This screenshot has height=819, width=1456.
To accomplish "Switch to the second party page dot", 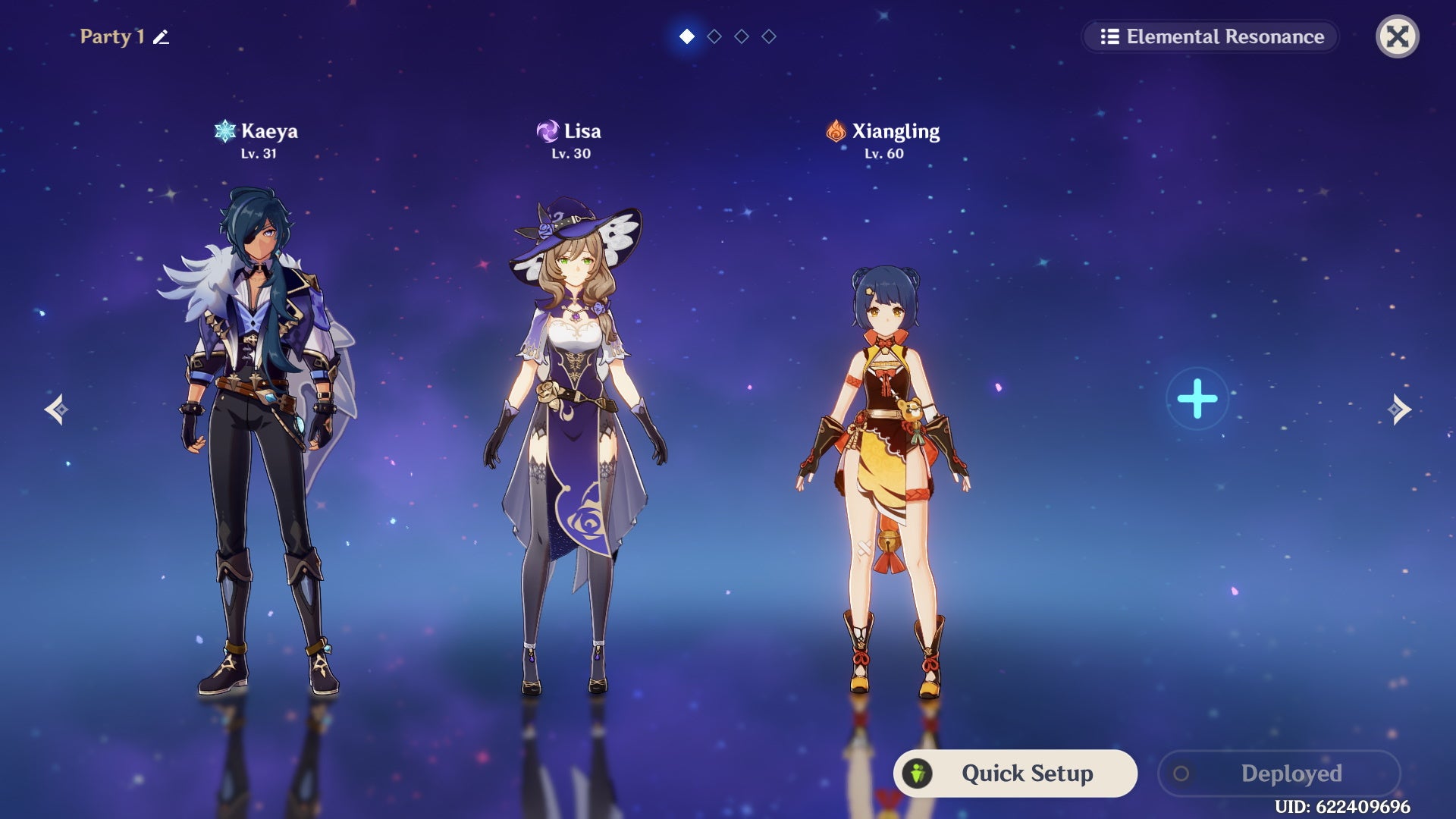I will click(x=714, y=36).
